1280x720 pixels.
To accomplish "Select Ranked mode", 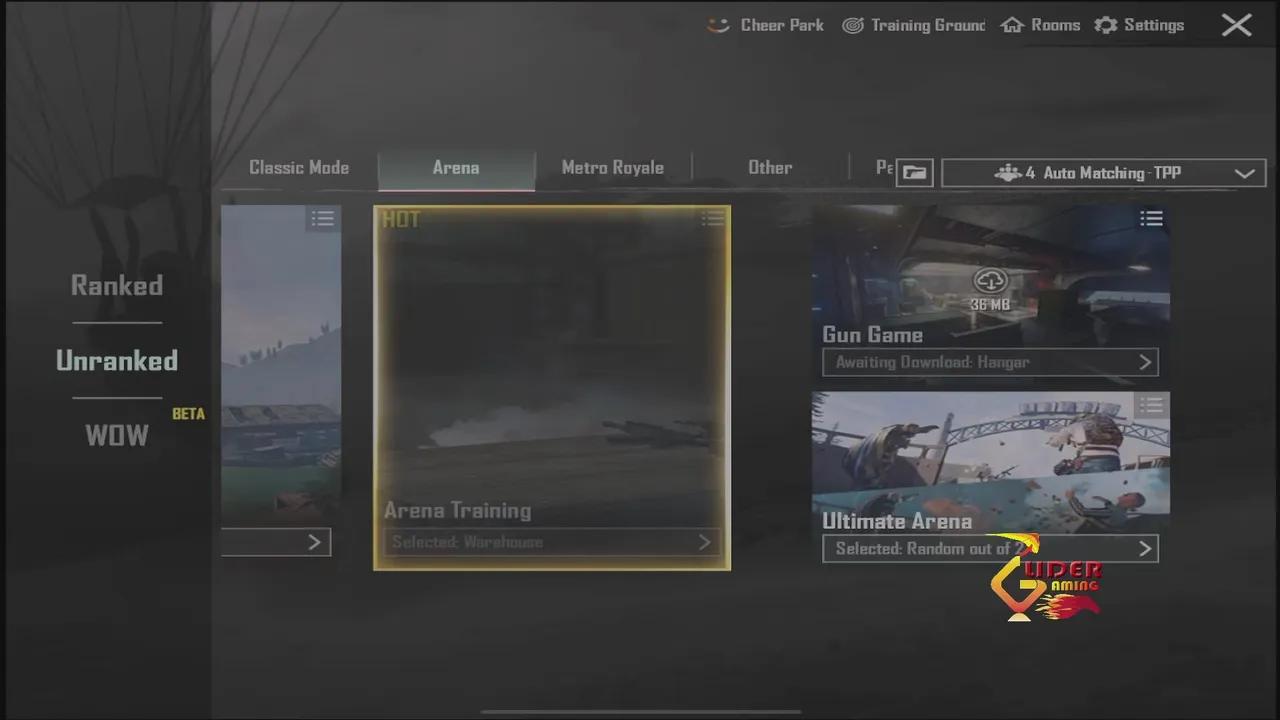I will pos(116,285).
